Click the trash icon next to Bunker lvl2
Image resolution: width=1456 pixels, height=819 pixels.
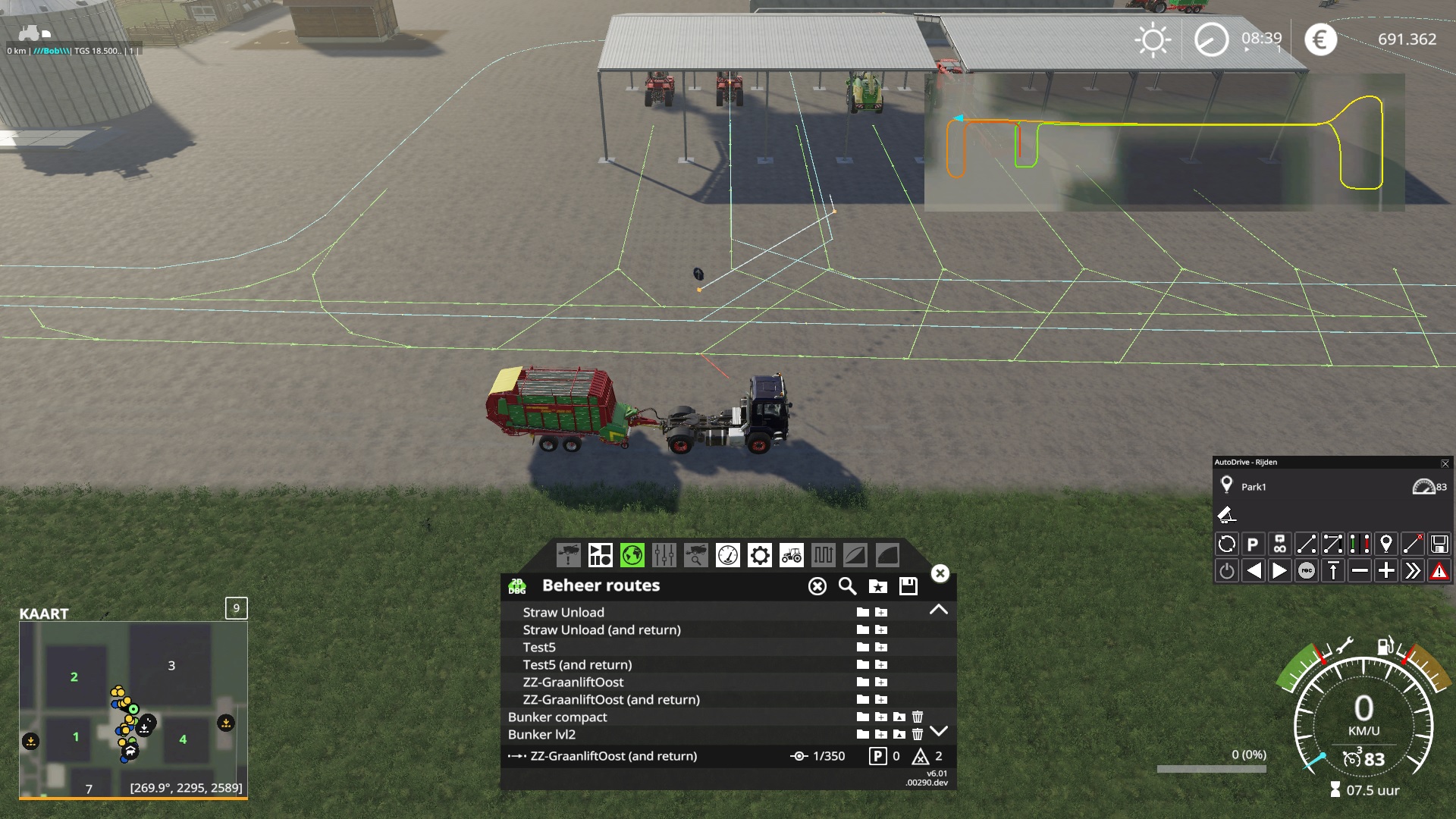[918, 735]
